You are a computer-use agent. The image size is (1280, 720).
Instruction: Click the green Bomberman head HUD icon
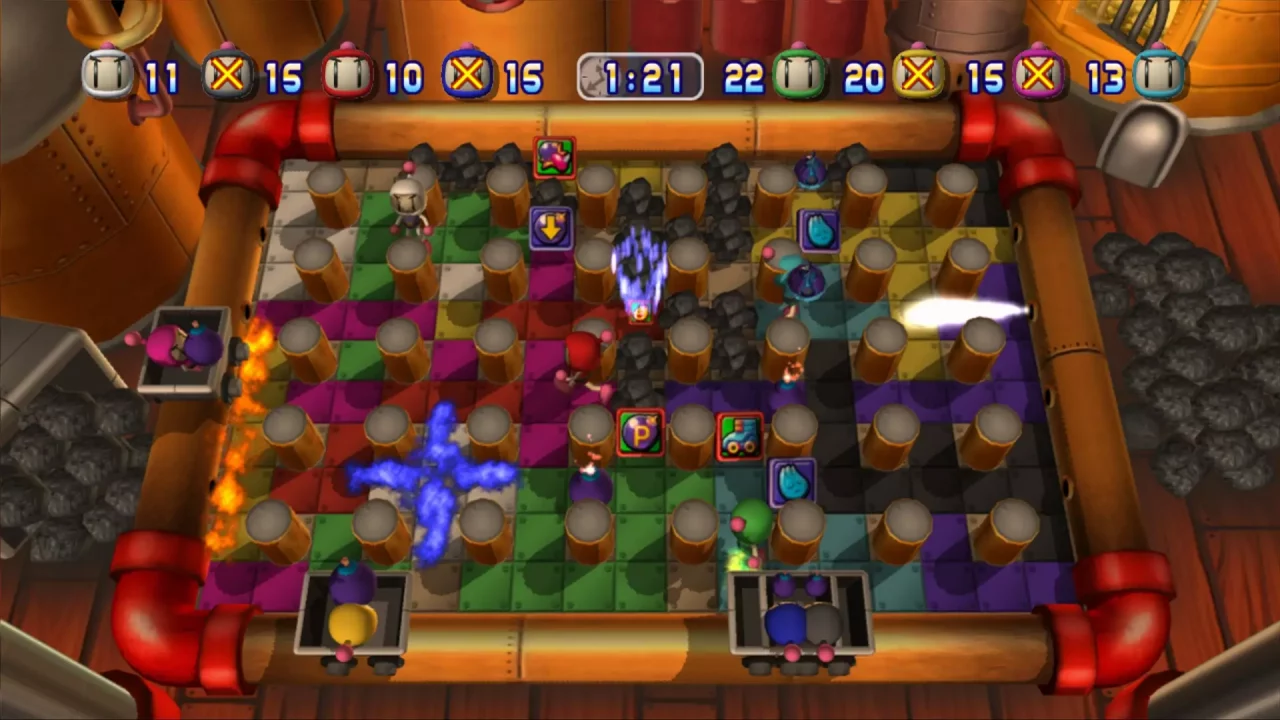click(800, 75)
